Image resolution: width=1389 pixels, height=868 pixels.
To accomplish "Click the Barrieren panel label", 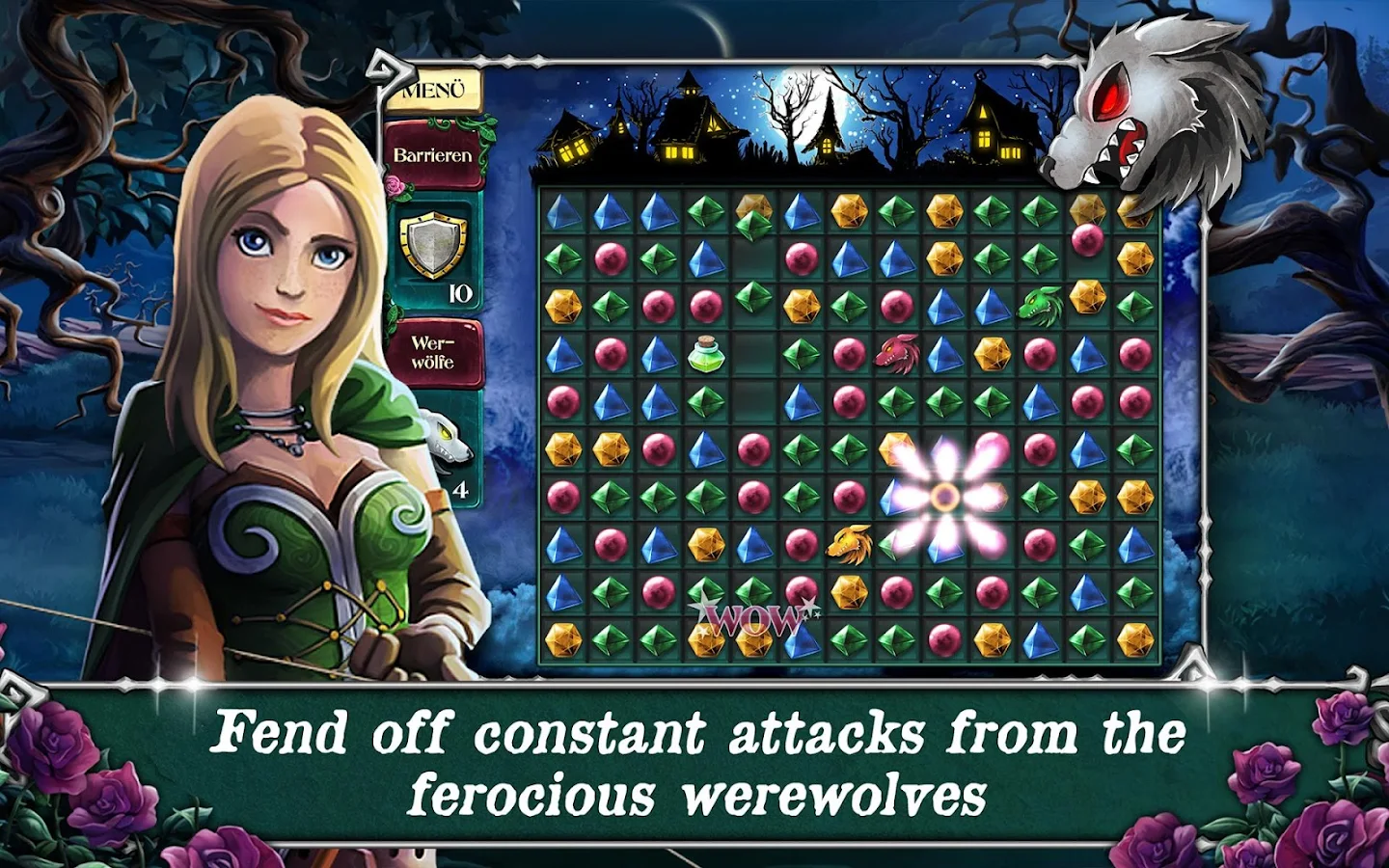I will click(x=431, y=154).
